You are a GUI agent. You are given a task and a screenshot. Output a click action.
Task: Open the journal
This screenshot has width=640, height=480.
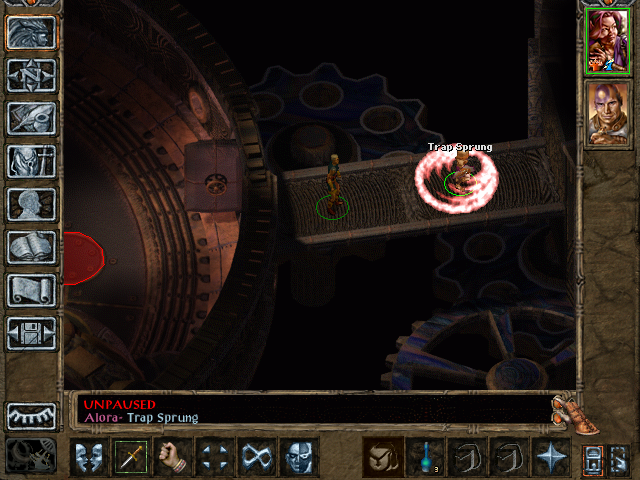32,118
